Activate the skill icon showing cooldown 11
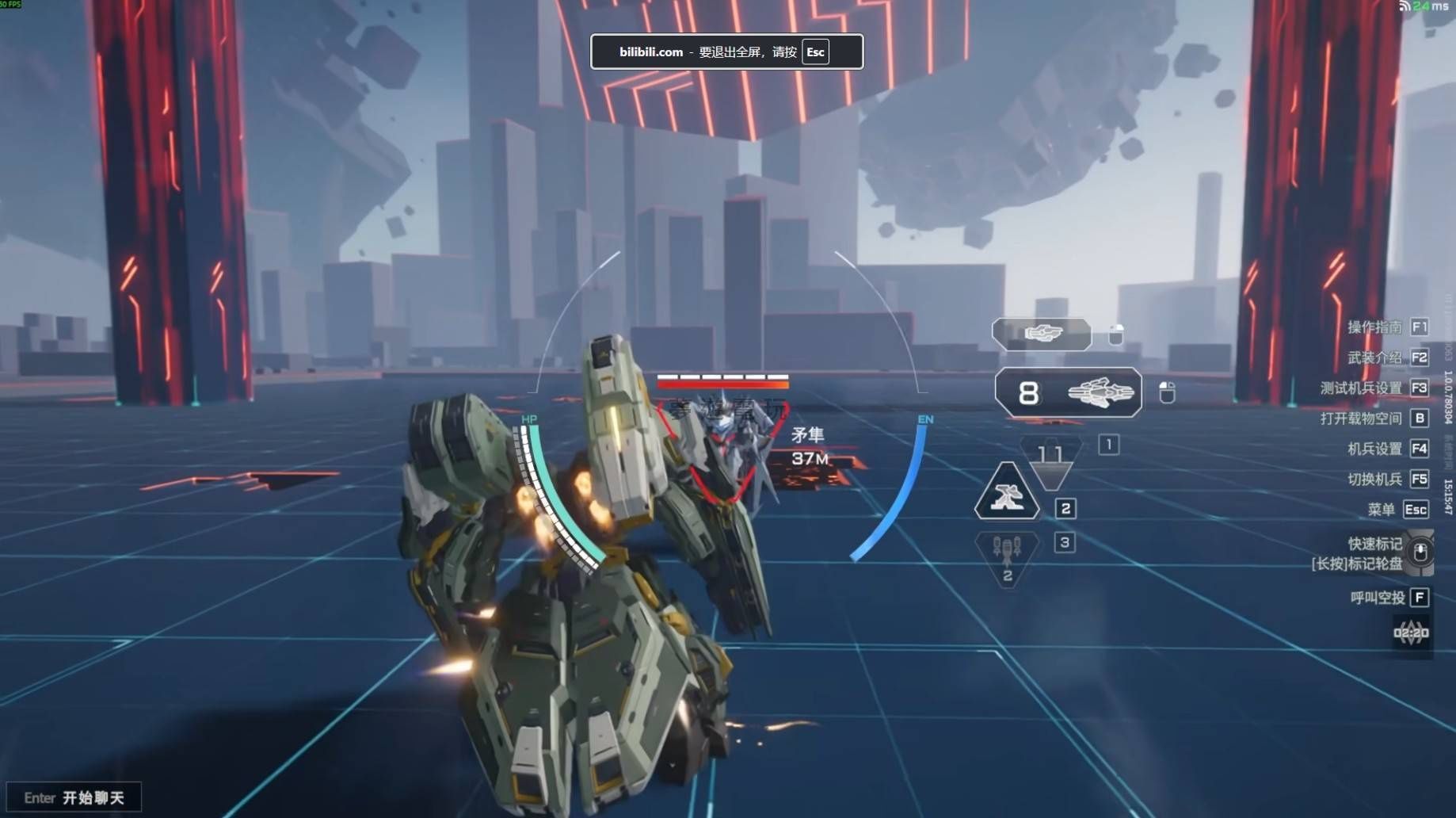Viewport: 1456px width, 818px height. click(x=1050, y=460)
